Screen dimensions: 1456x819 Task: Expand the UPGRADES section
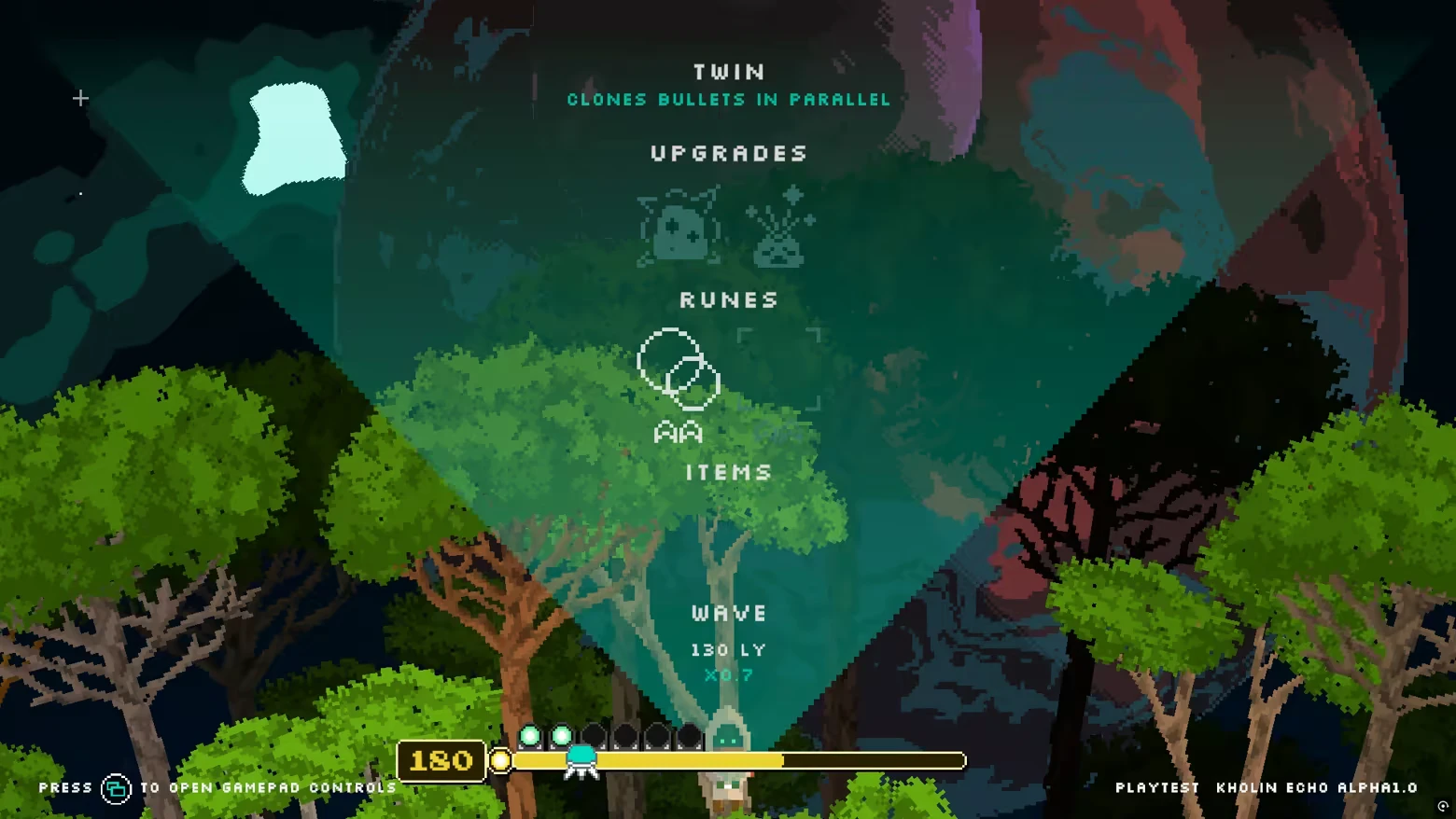(728, 154)
